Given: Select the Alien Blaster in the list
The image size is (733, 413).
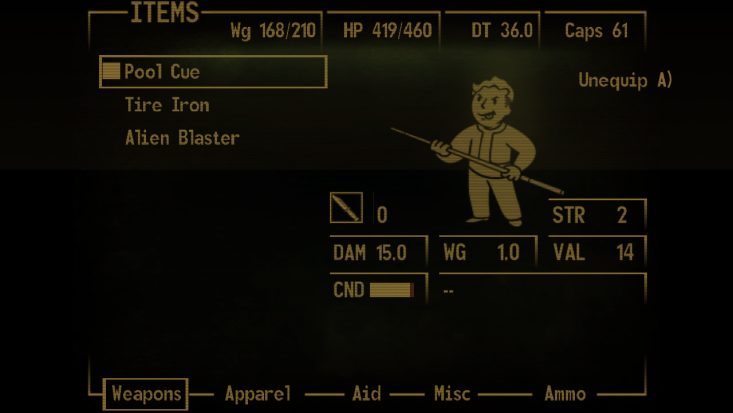Looking at the screenshot, I should tap(182, 138).
